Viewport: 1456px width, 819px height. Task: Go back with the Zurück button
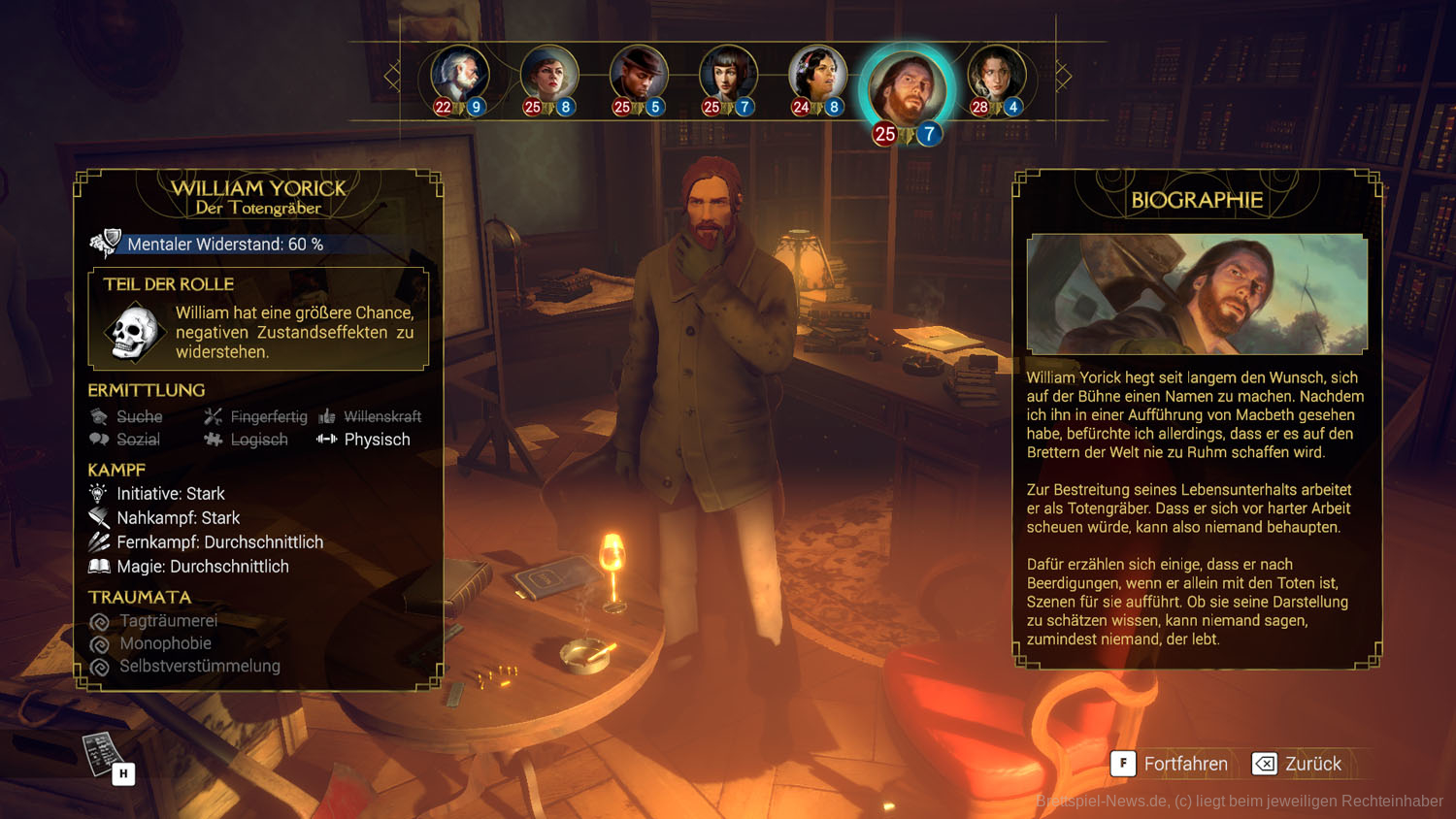pyautogui.click(x=1298, y=764)
